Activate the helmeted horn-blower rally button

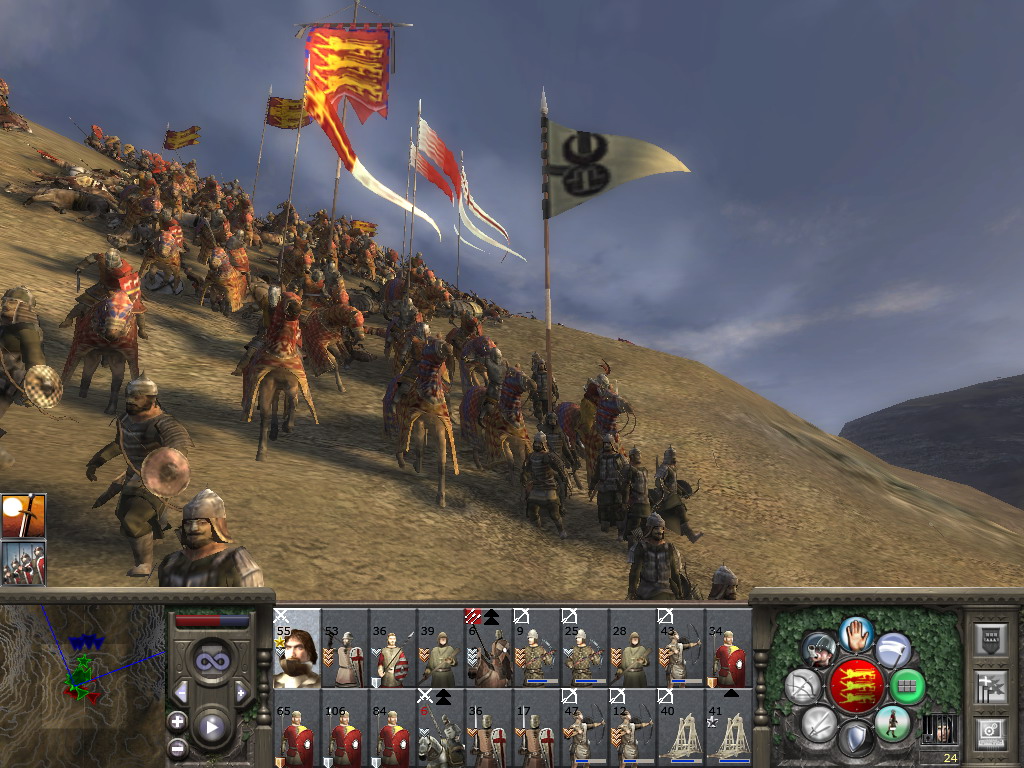(x=820, y=650)
